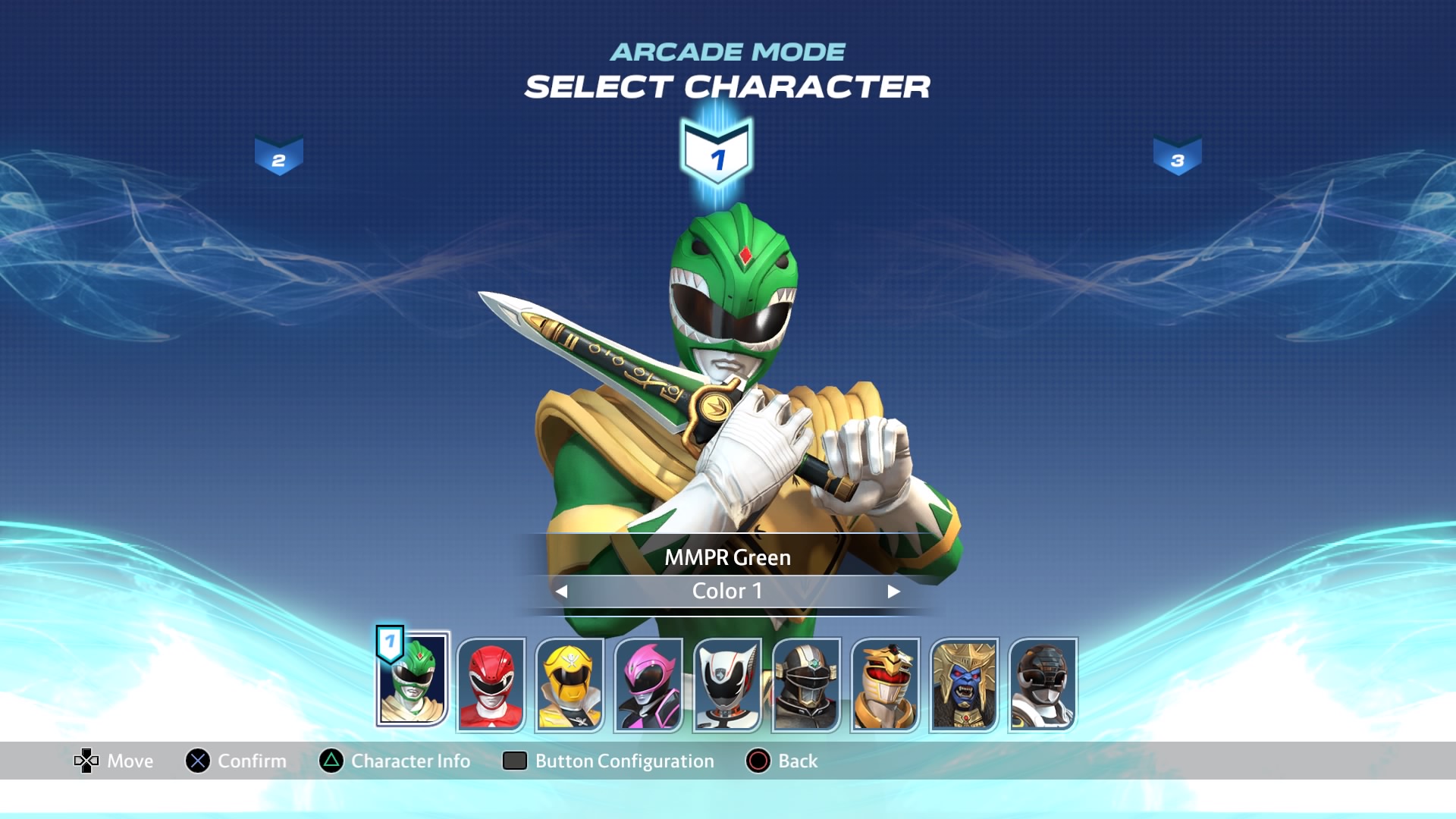Image resolution: width=1456 pixels, height=819 pixels.
Task: Select the Green Ranger portrait
Action: (413, 681)
